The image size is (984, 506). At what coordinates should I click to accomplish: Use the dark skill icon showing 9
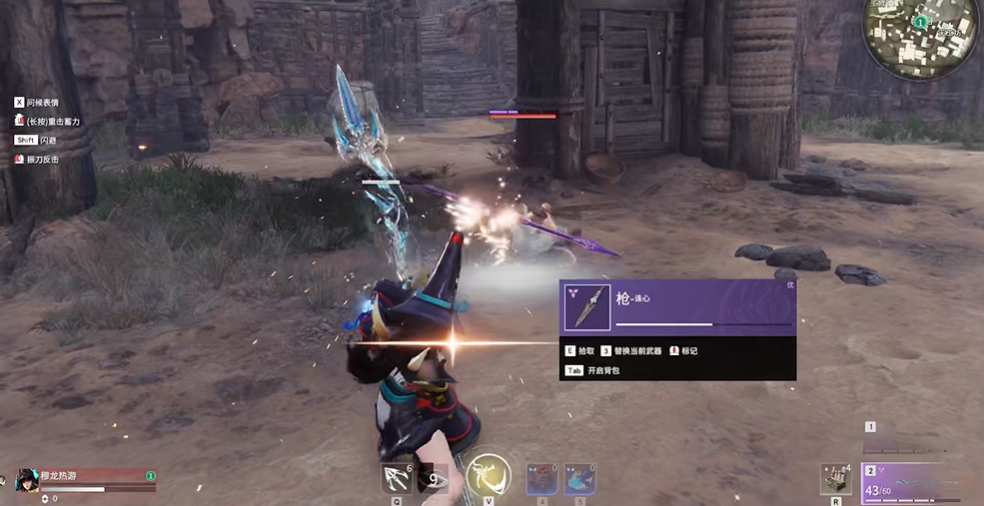(432, 479)
